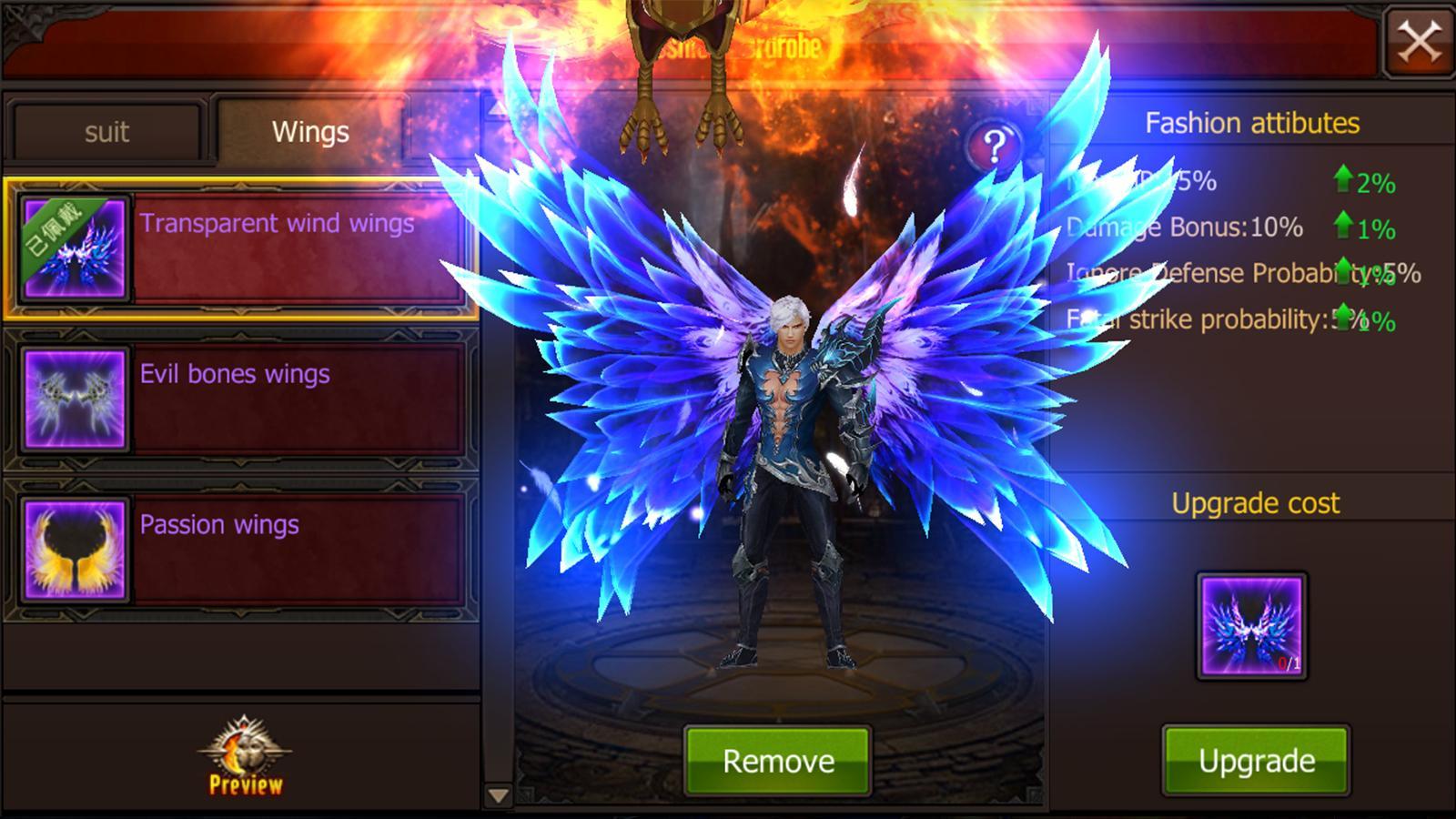Click the Evil bones wings item icon
Screen dimensions: 1456x819
coord(76,398)
